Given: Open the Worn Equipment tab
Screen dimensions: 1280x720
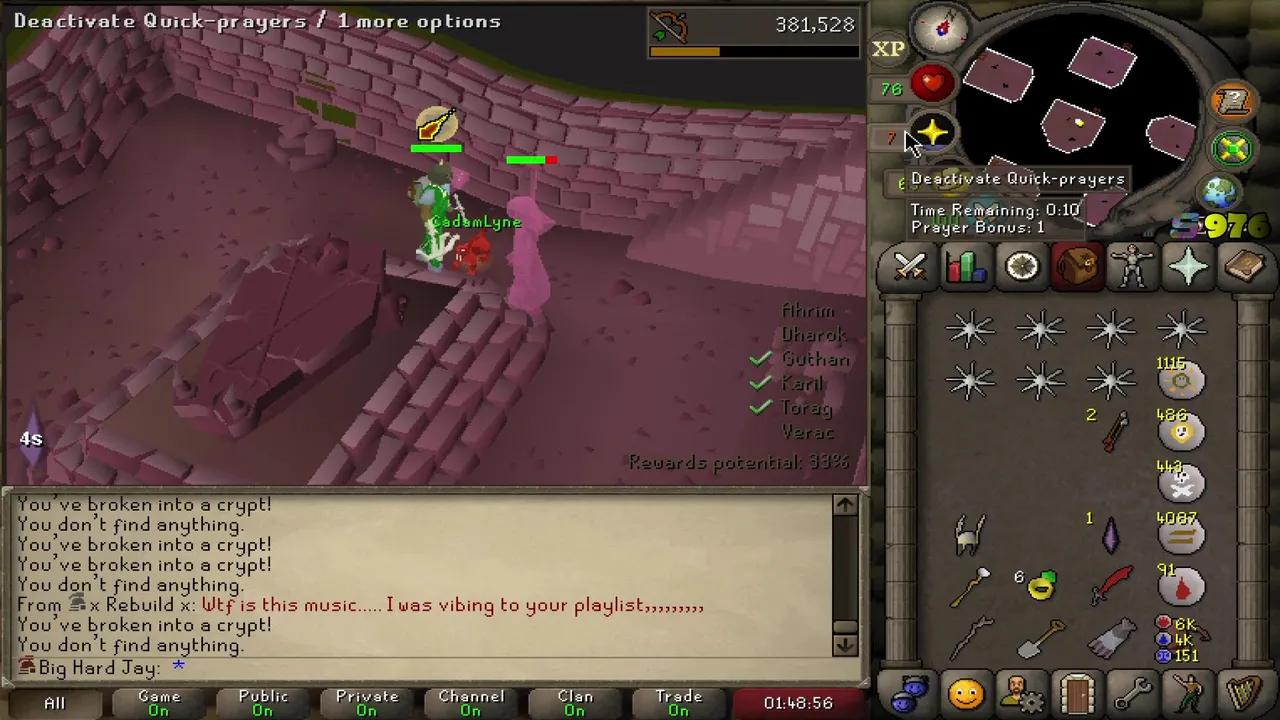Looking at the screenshot, I should tap(1132, 265).
